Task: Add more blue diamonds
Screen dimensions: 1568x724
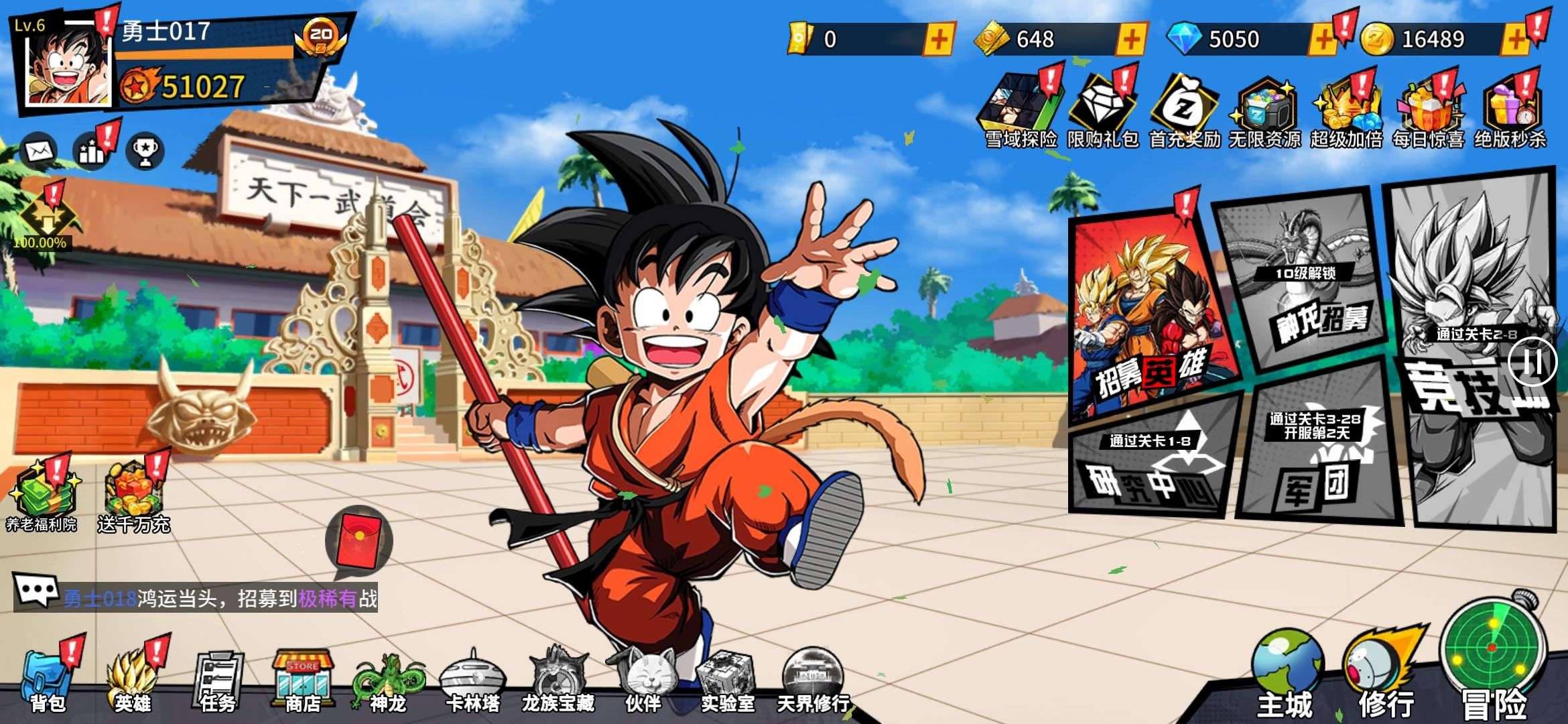Action: tap(1323, 40)
